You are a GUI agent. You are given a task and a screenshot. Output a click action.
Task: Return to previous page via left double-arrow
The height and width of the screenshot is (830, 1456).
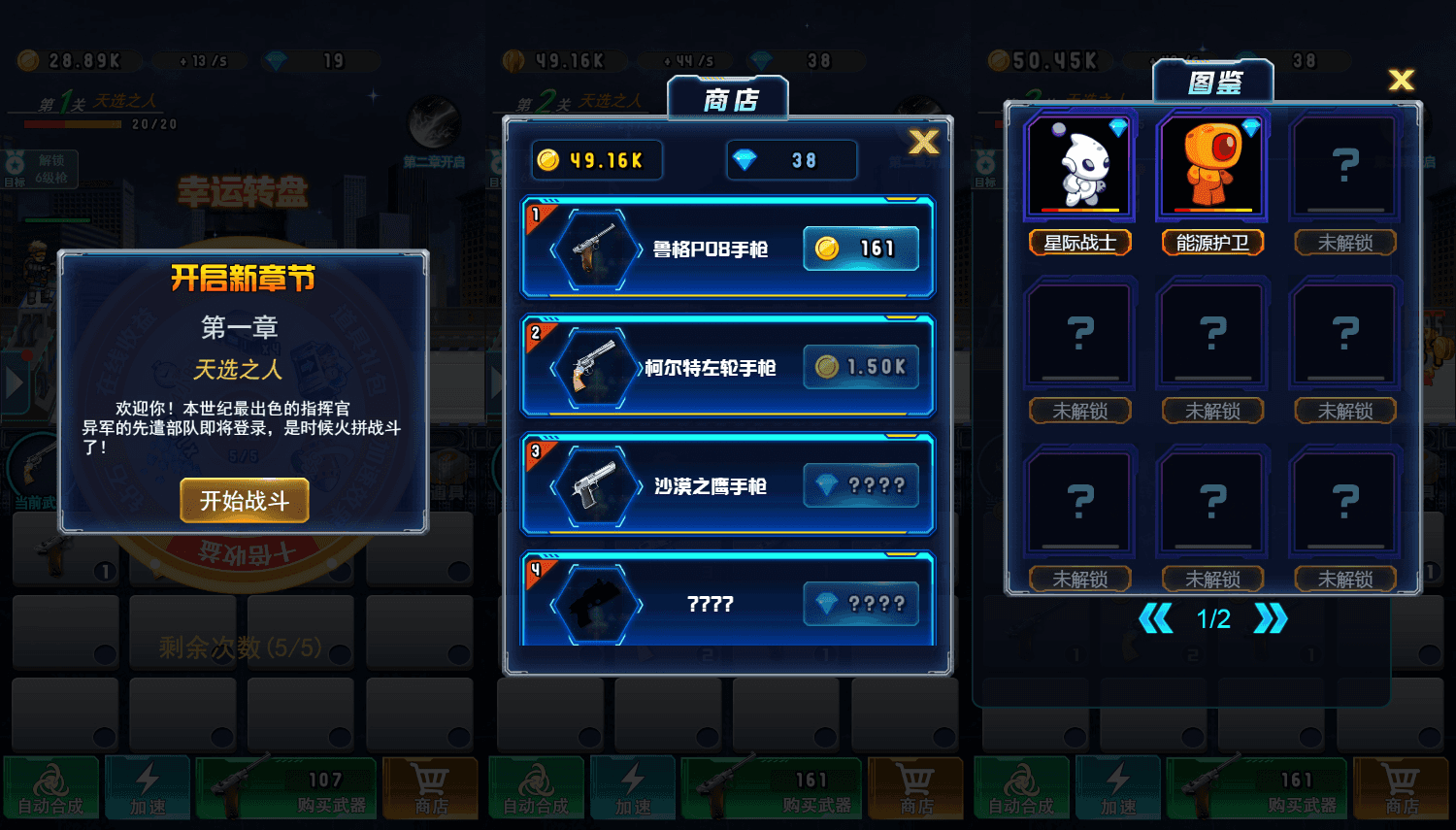click(1158, 618)
